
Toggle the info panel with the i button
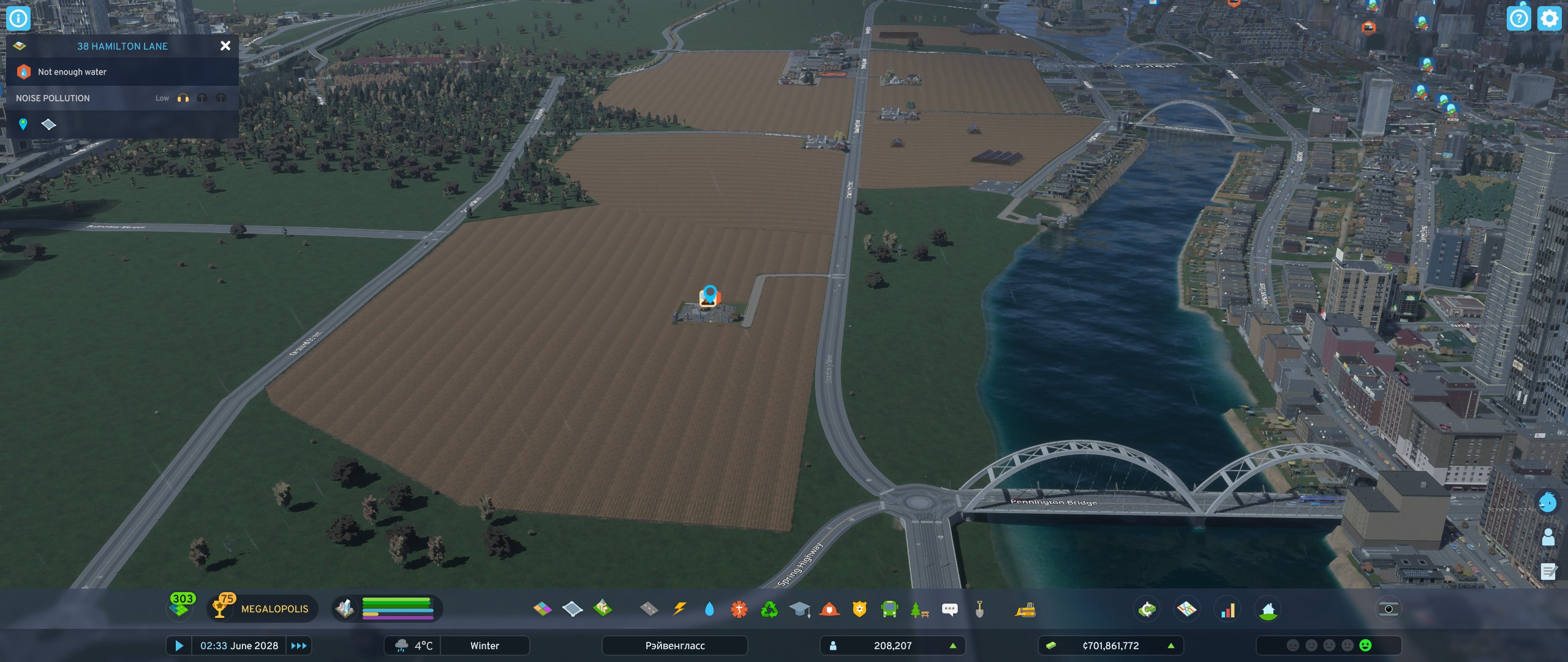click(x=18, y=18)
